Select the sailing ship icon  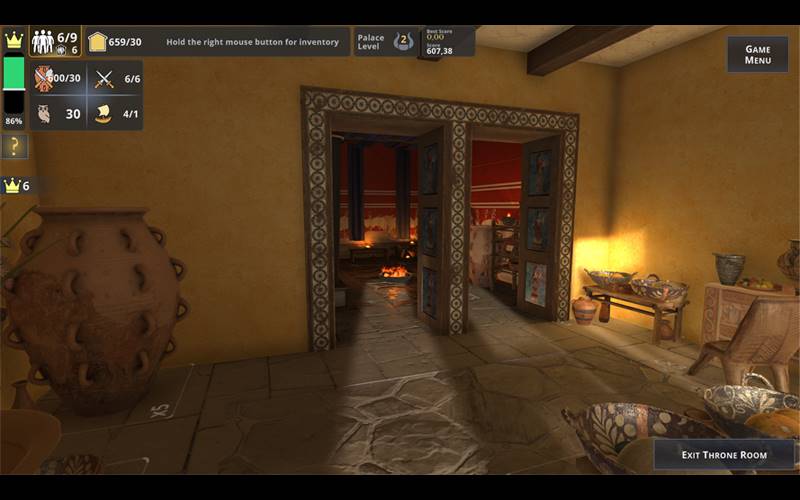pos(103,114)
